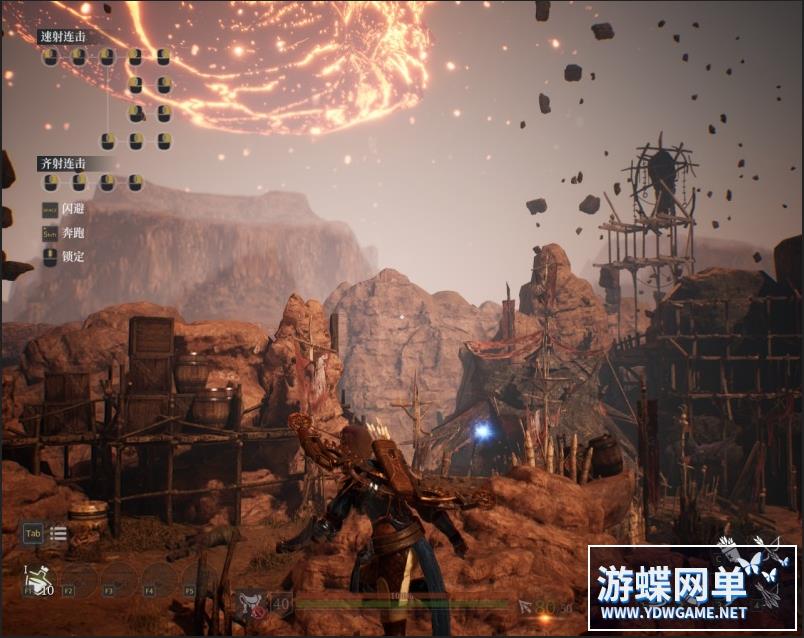Image resolution: width=804 pixels, height=638 pixels.
Task: Select the potion slot holding 10 items
Action: (x=38, y=579)
